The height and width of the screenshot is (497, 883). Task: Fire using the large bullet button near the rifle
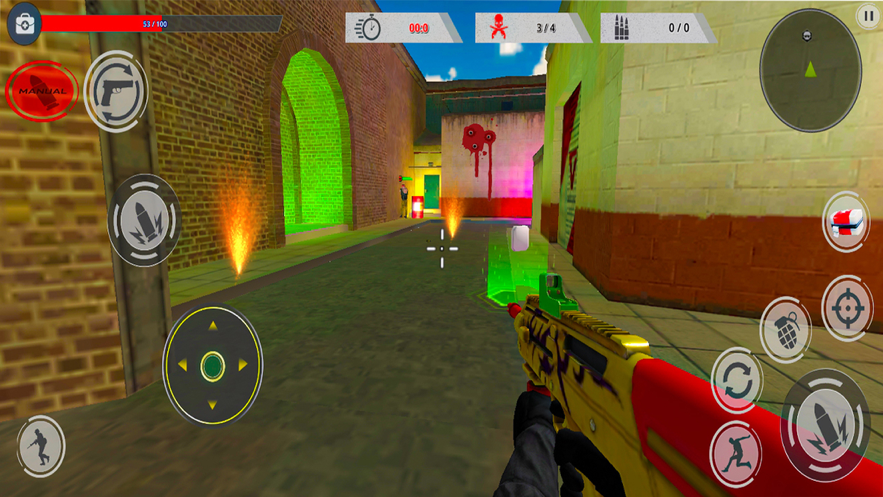825,425
